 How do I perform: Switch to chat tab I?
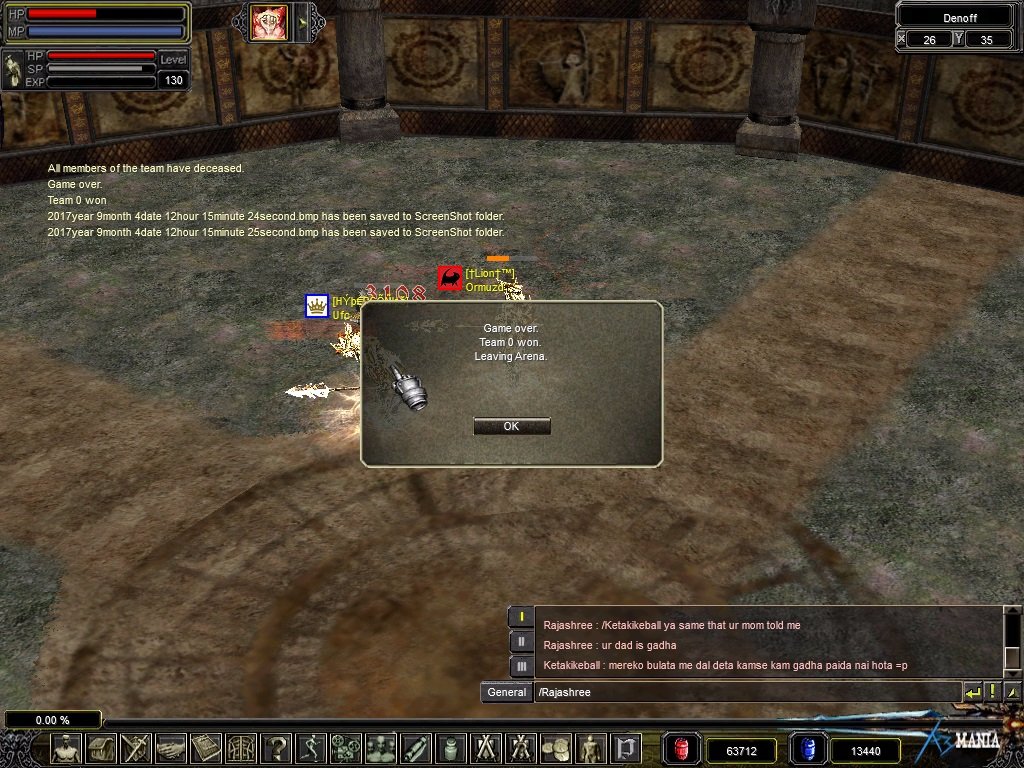click(520, 617)
